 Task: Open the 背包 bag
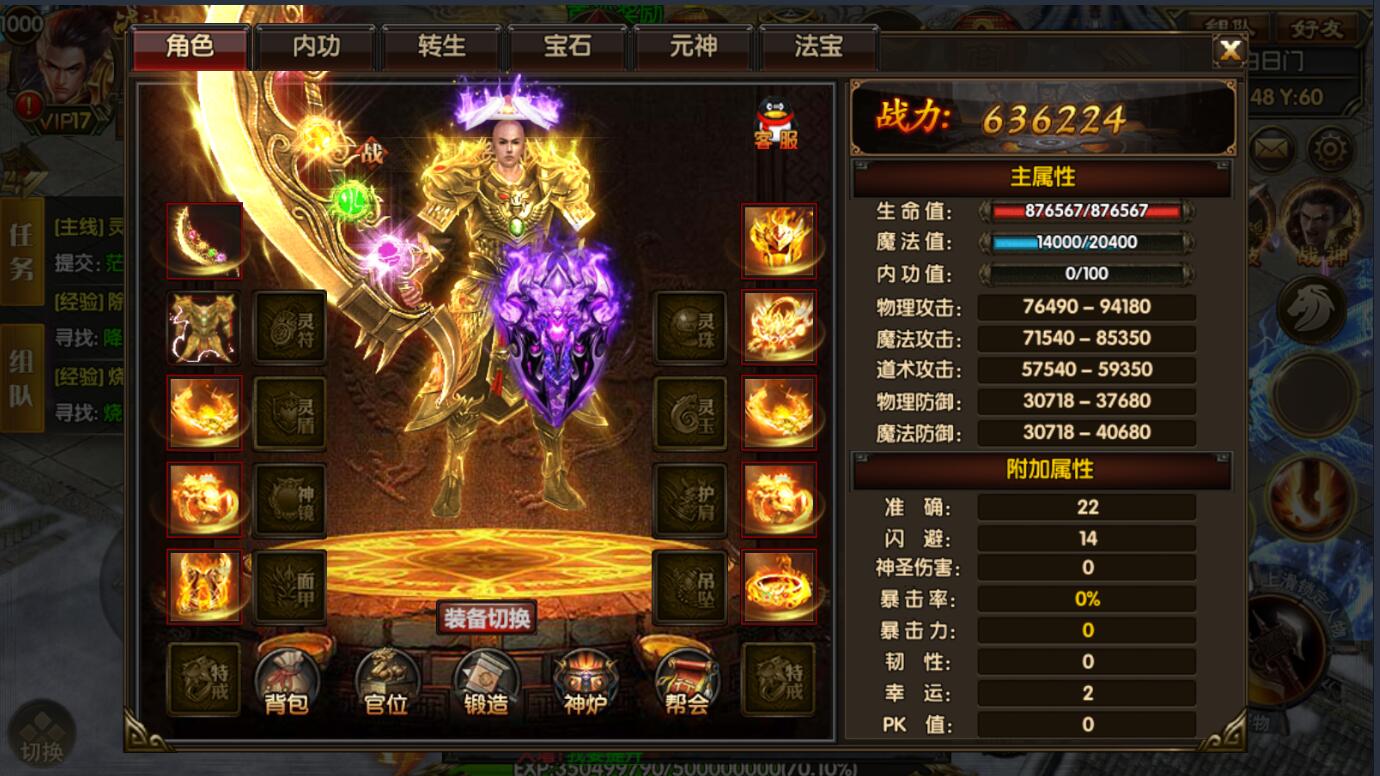(x=287, y=682)
